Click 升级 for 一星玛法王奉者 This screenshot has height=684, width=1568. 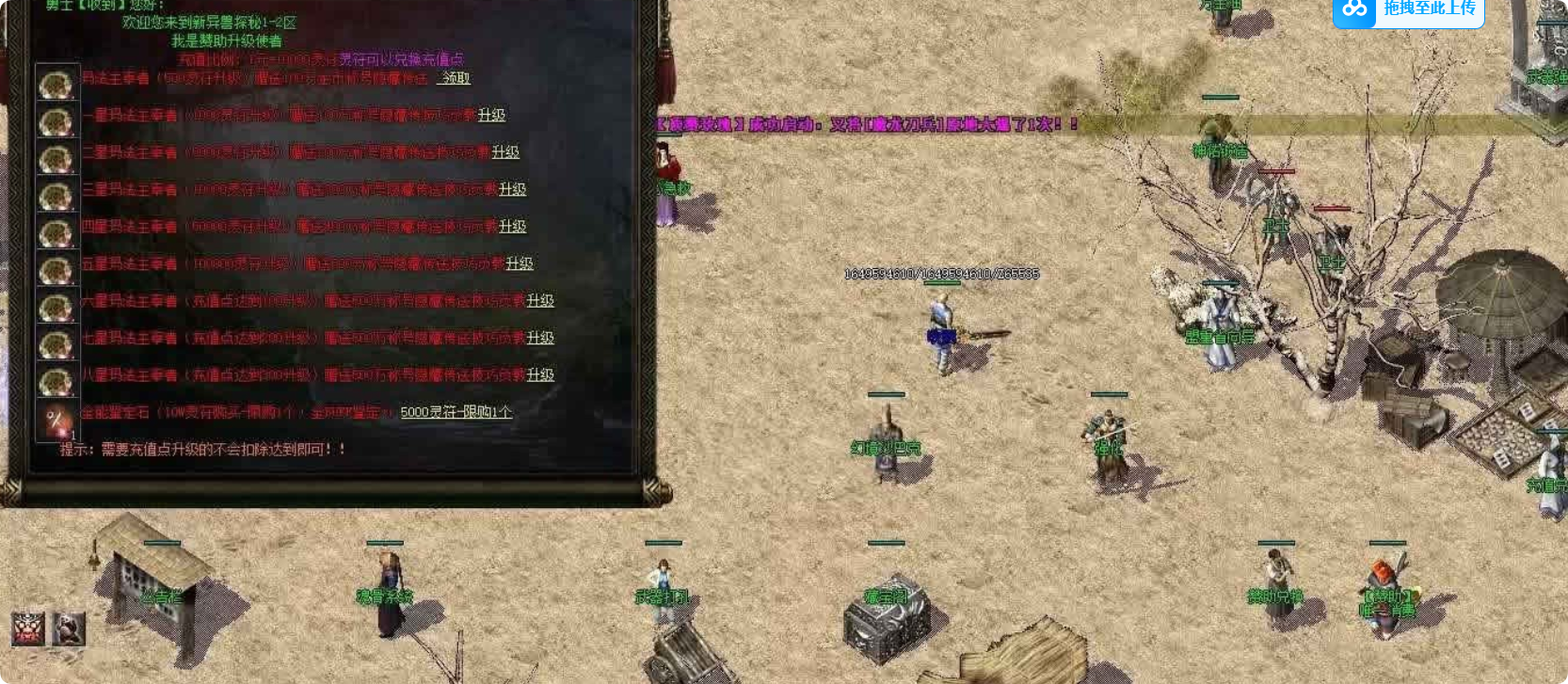[490, 115]
